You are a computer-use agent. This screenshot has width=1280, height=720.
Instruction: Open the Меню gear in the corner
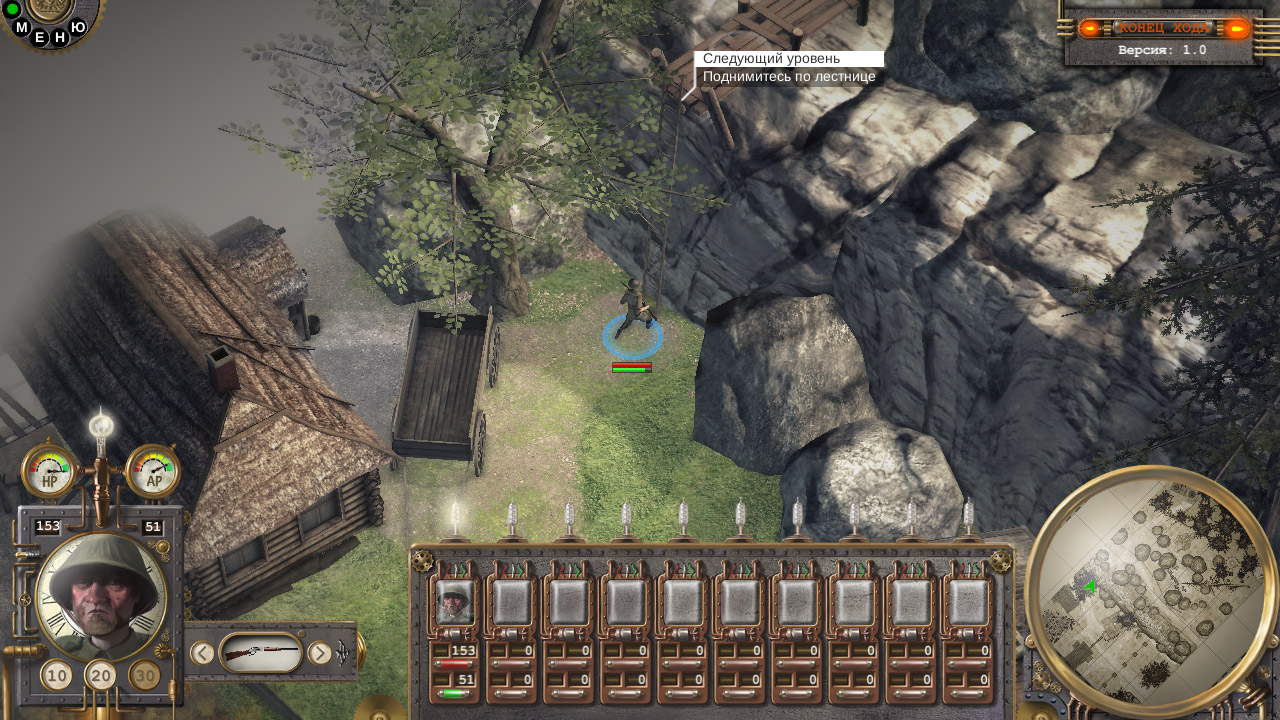click(x=48, y=10)
